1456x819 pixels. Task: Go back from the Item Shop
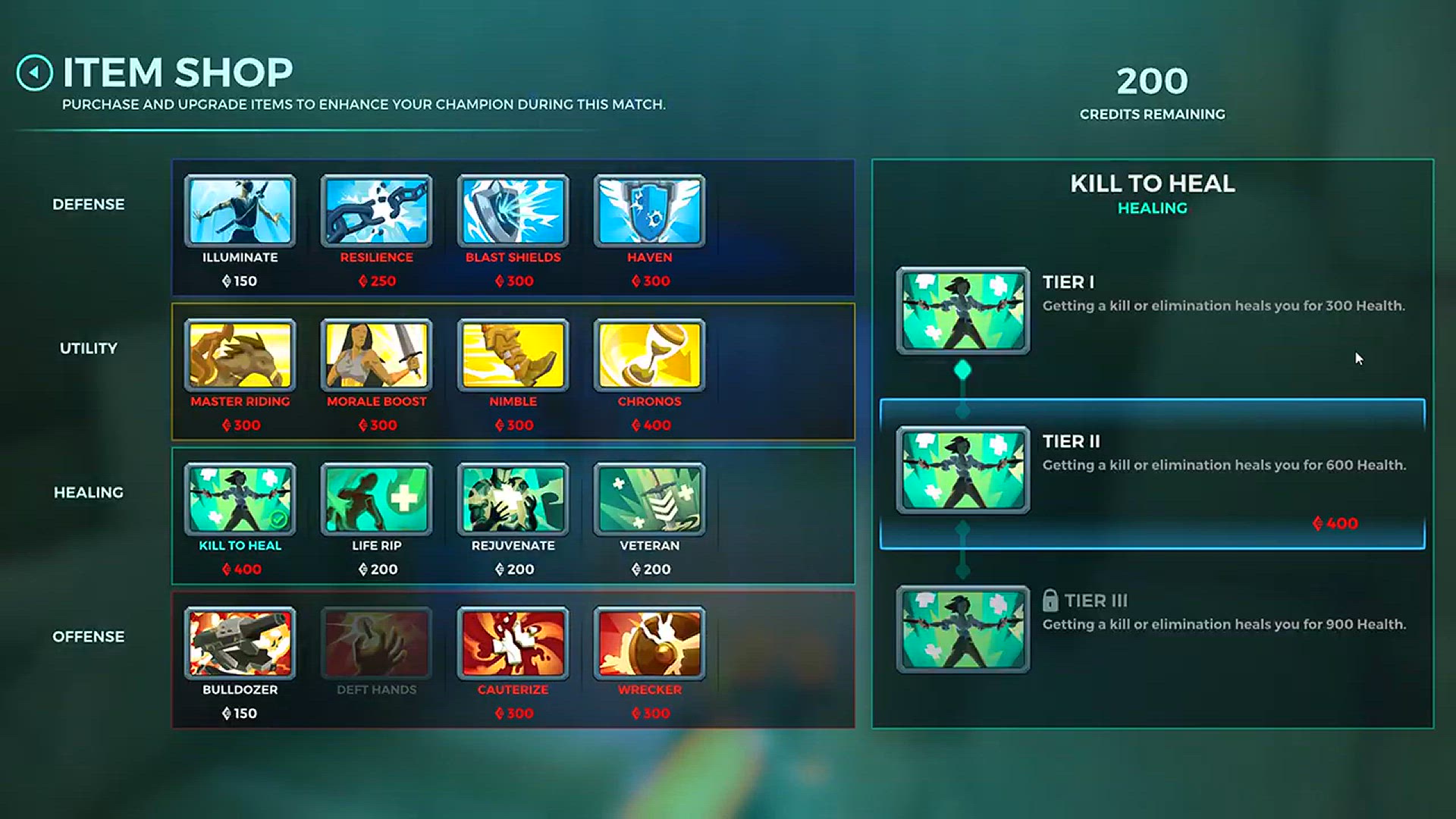point(35,73)
